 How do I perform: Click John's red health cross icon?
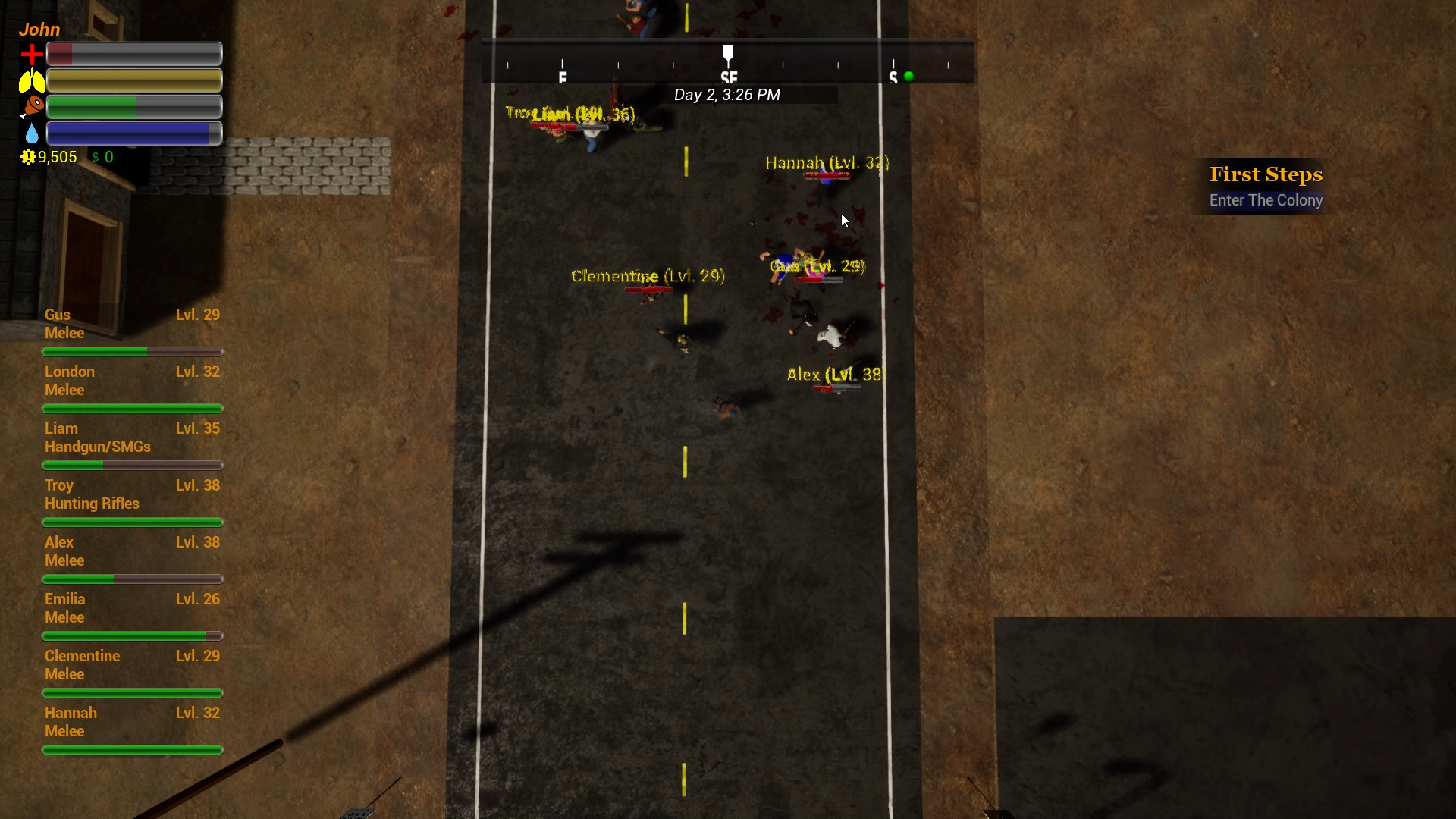point(30,53)
